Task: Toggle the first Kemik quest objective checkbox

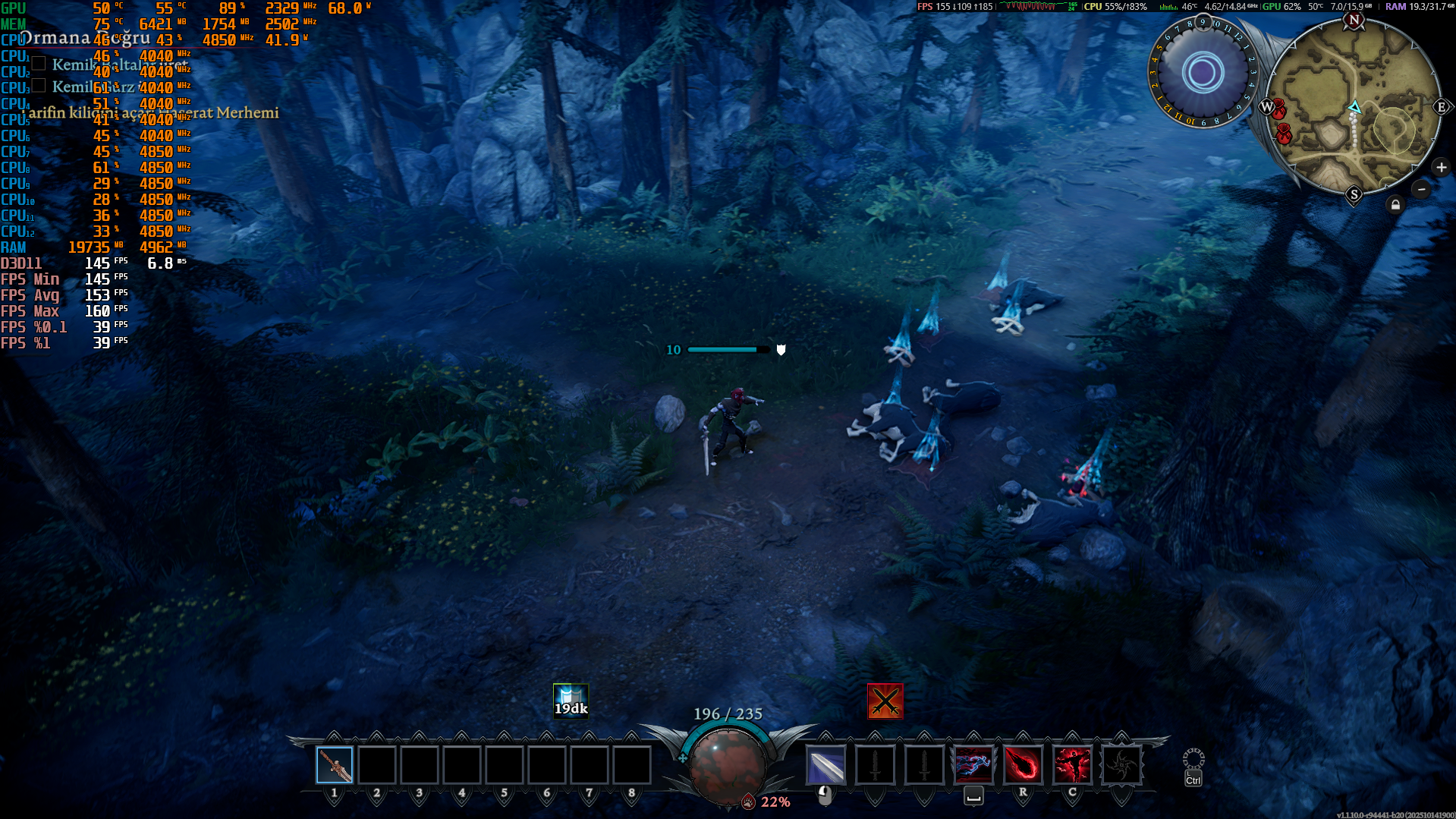Action: [39, 64]
